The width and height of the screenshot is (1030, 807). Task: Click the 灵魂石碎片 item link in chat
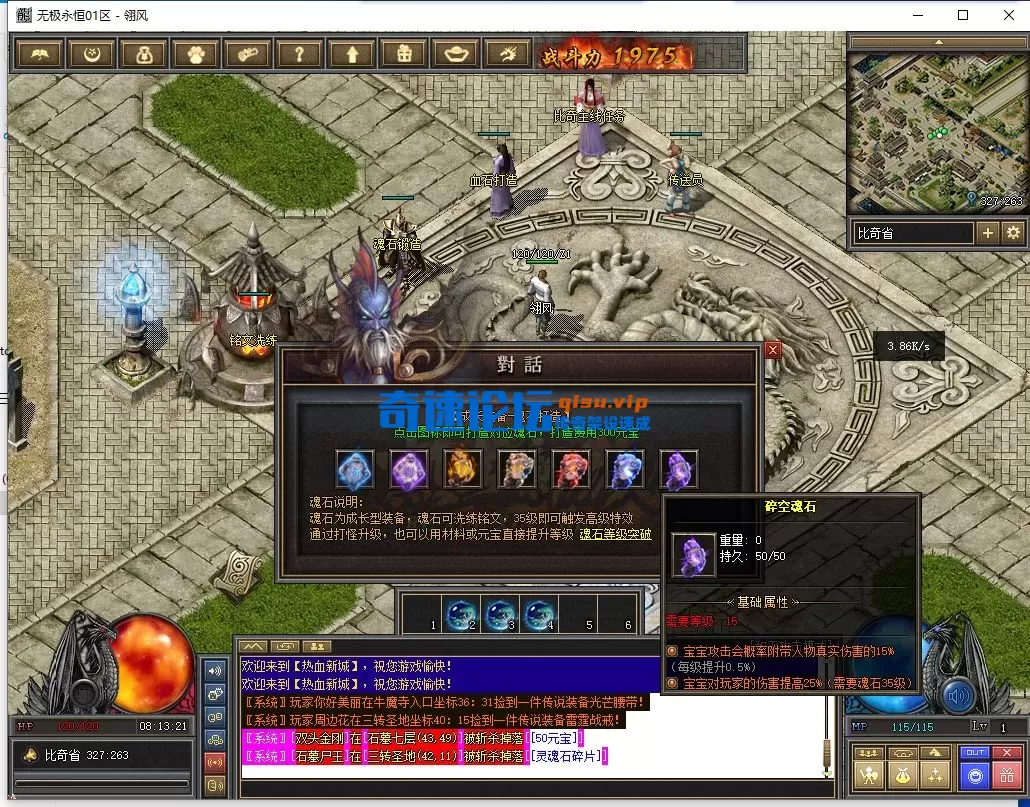click(568, 756)
